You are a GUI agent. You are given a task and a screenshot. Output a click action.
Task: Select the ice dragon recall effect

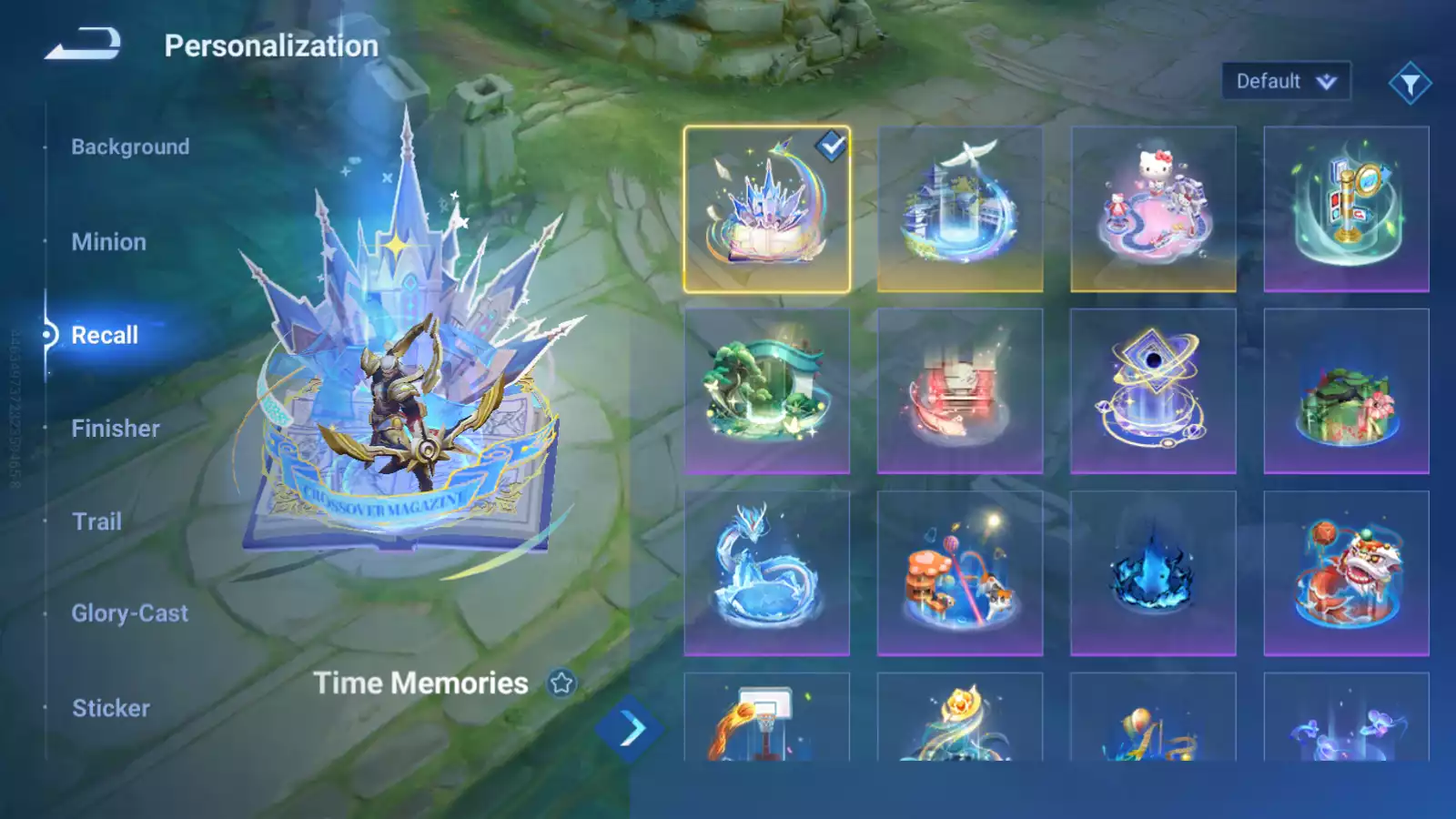click(766, 573)
